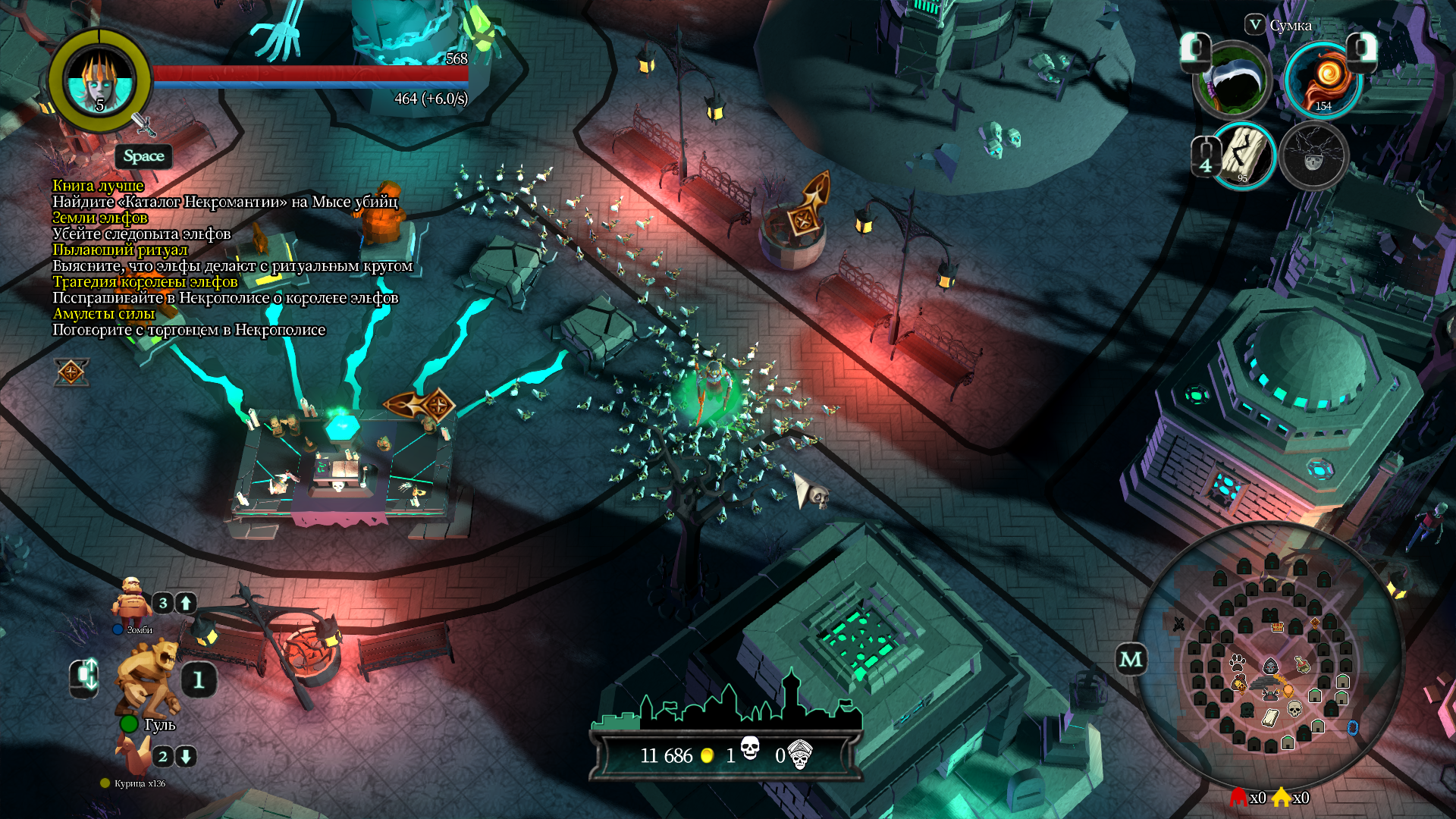Cast the fire swirl staff spell
The image size is (1456, 819).
pyautogui.click(x=1323, y=79)
